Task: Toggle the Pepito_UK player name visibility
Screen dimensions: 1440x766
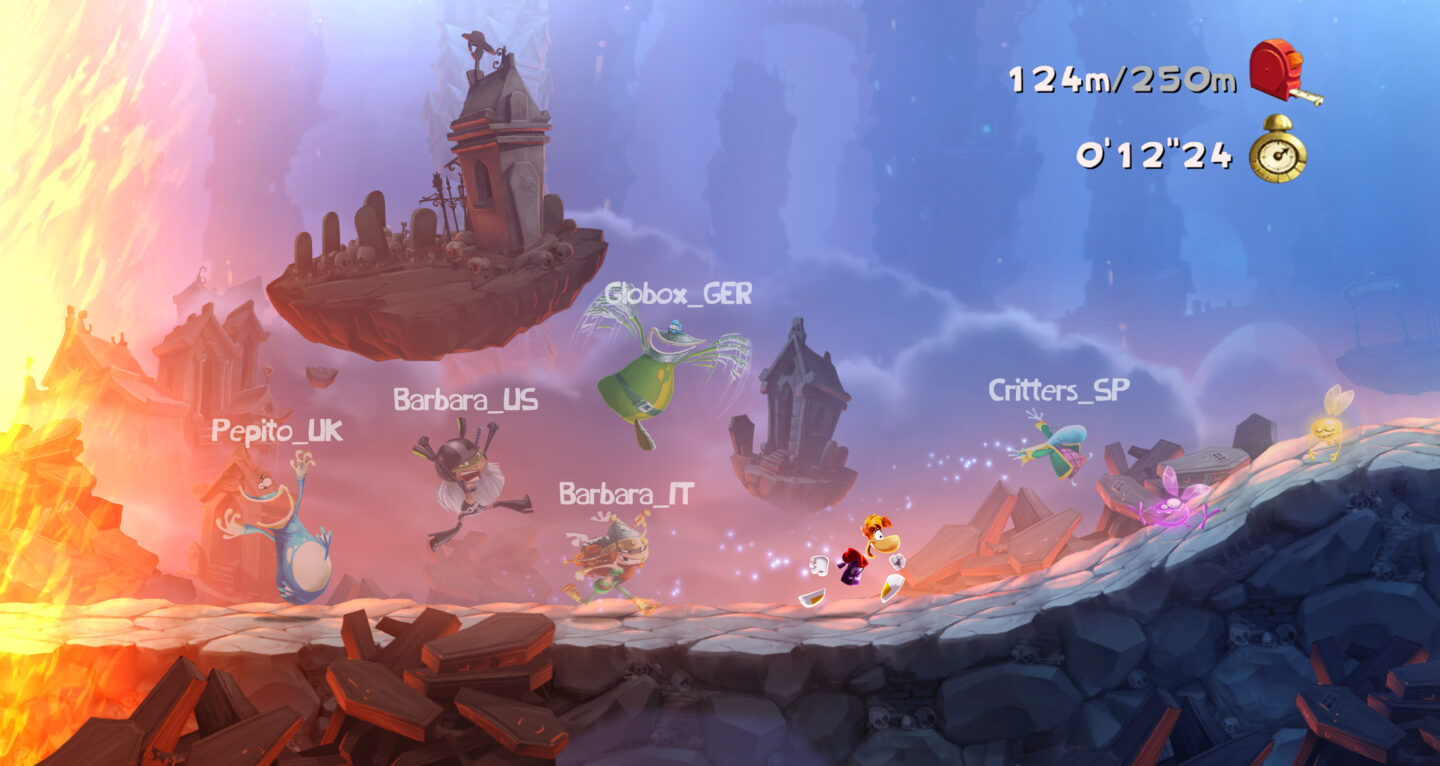Action: (x=277, y=432)
